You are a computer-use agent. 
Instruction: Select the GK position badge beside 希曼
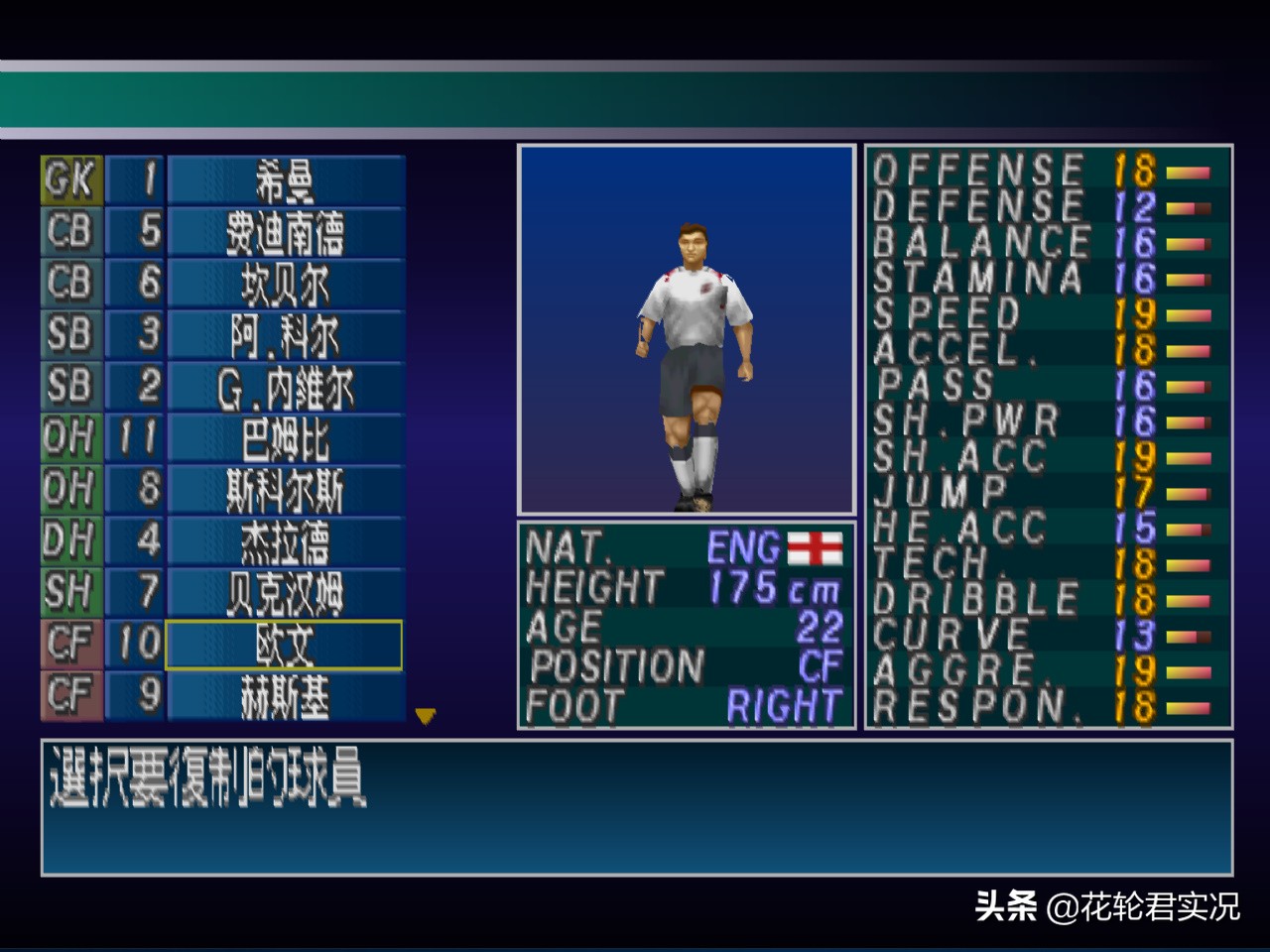point(69,178)
